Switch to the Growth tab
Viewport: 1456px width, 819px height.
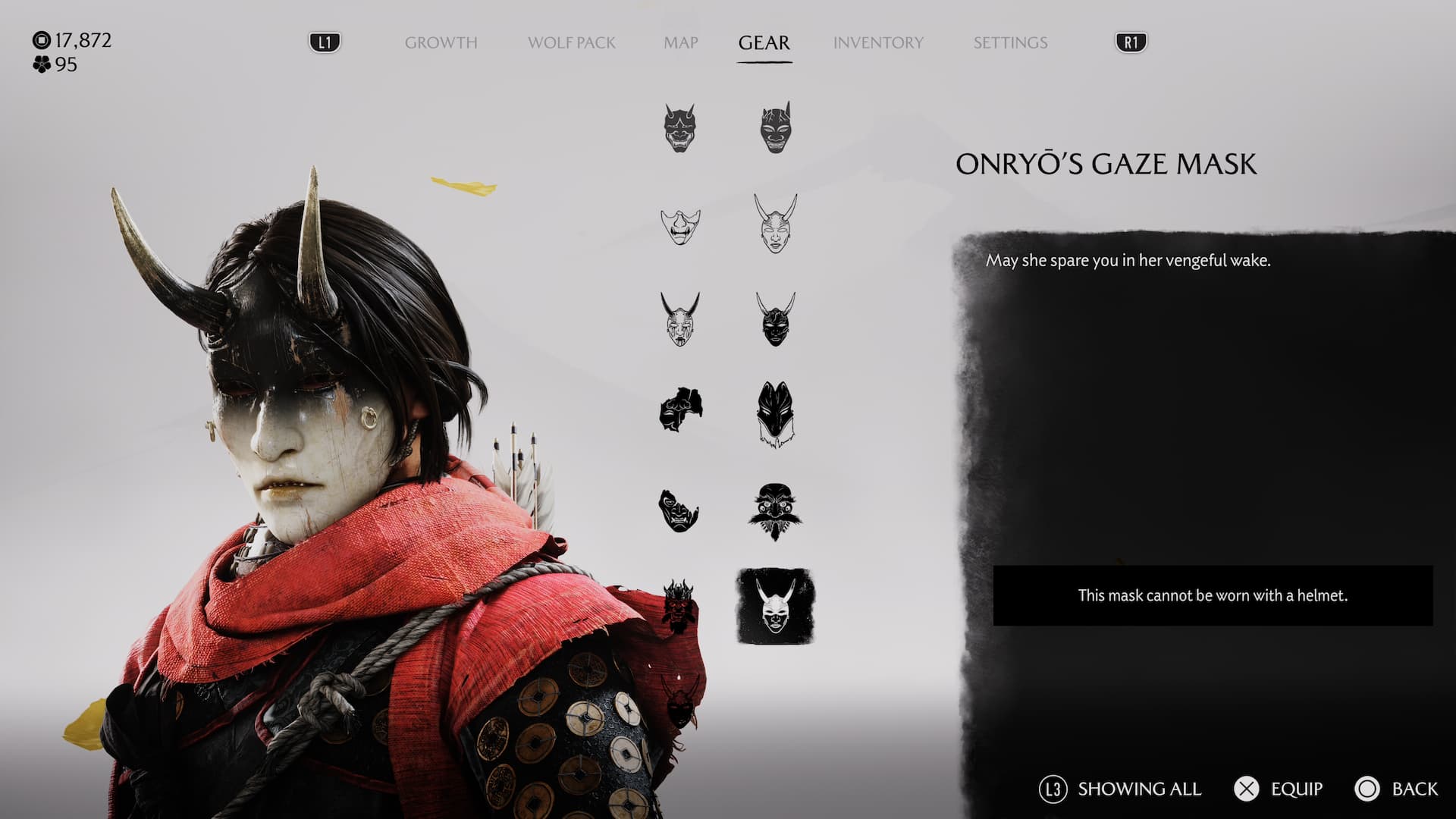tap(441, 42)
